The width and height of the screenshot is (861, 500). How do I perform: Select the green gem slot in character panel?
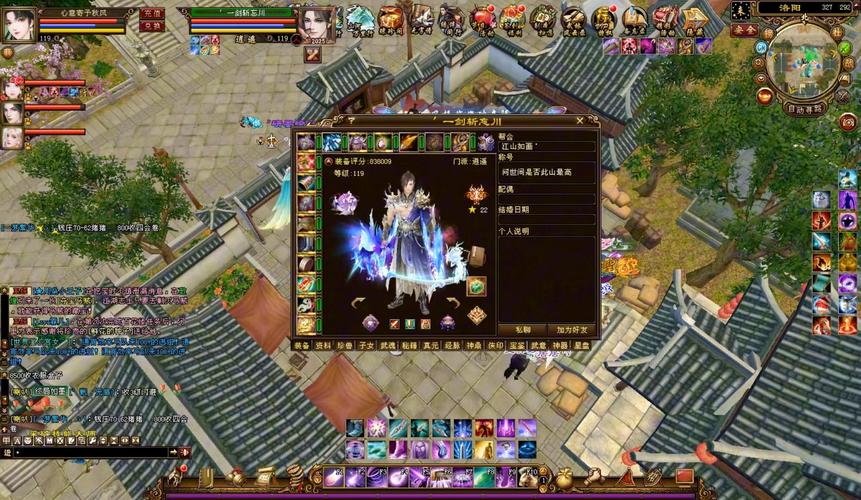point(476,286)
